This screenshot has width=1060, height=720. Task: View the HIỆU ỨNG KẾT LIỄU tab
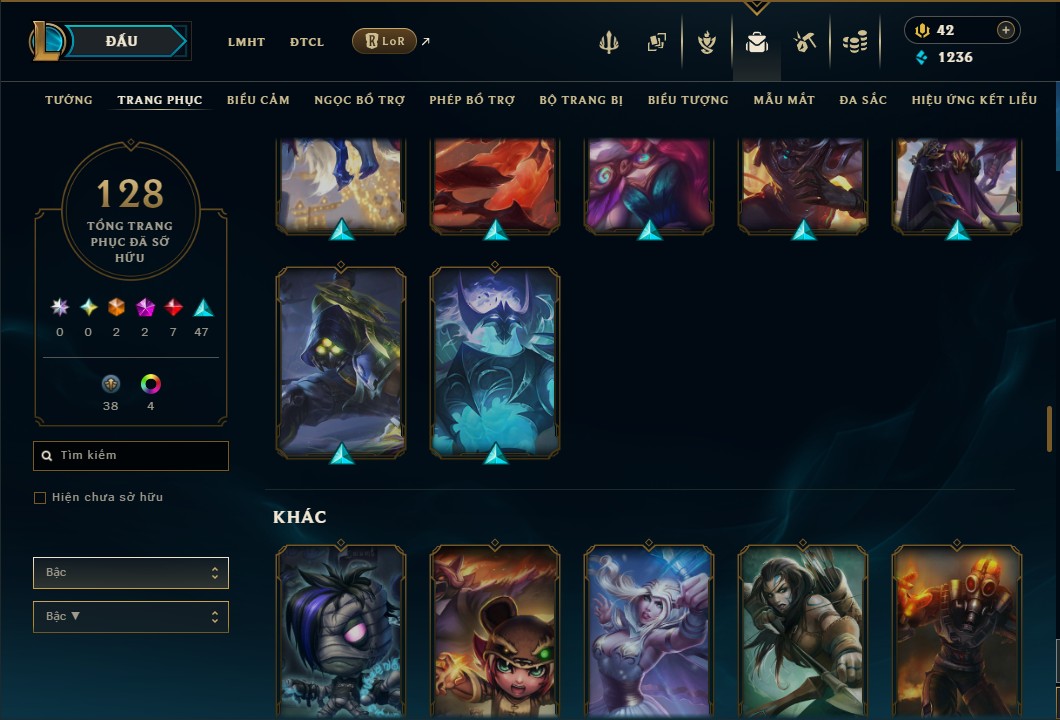pyautogui.click(x=974, y=100)
